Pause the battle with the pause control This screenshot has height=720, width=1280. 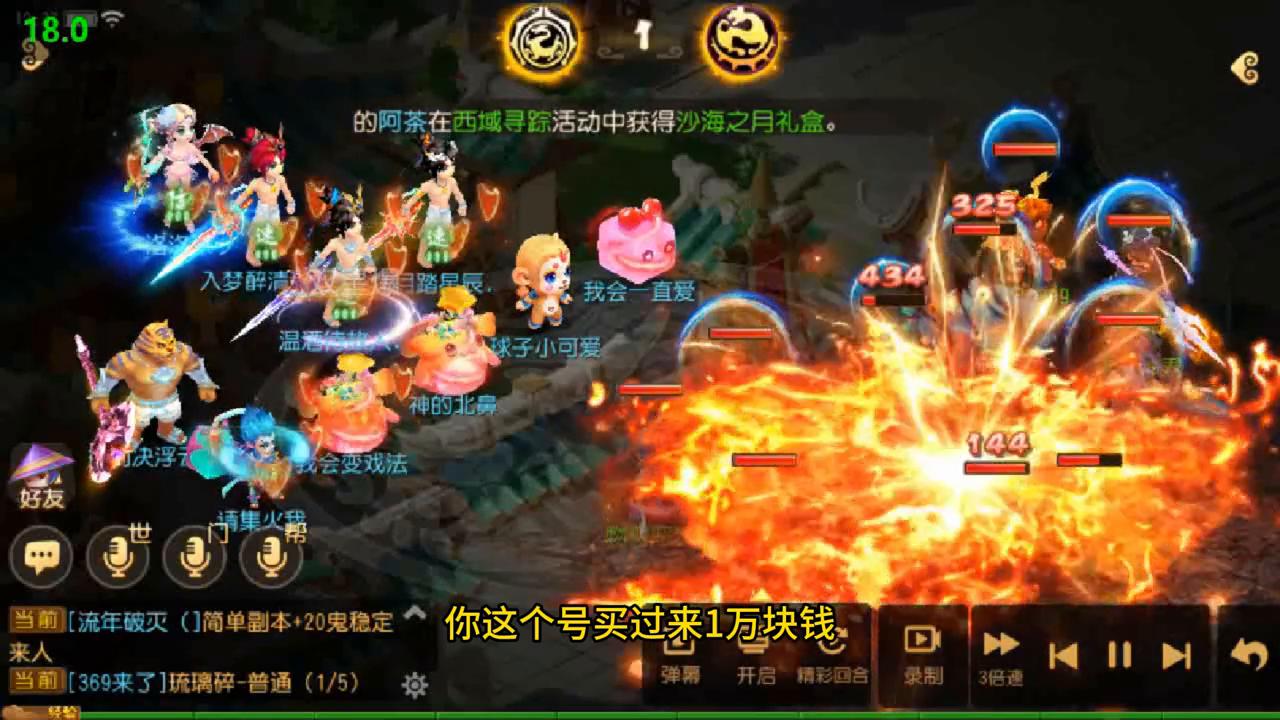[x=1120, y=652]
